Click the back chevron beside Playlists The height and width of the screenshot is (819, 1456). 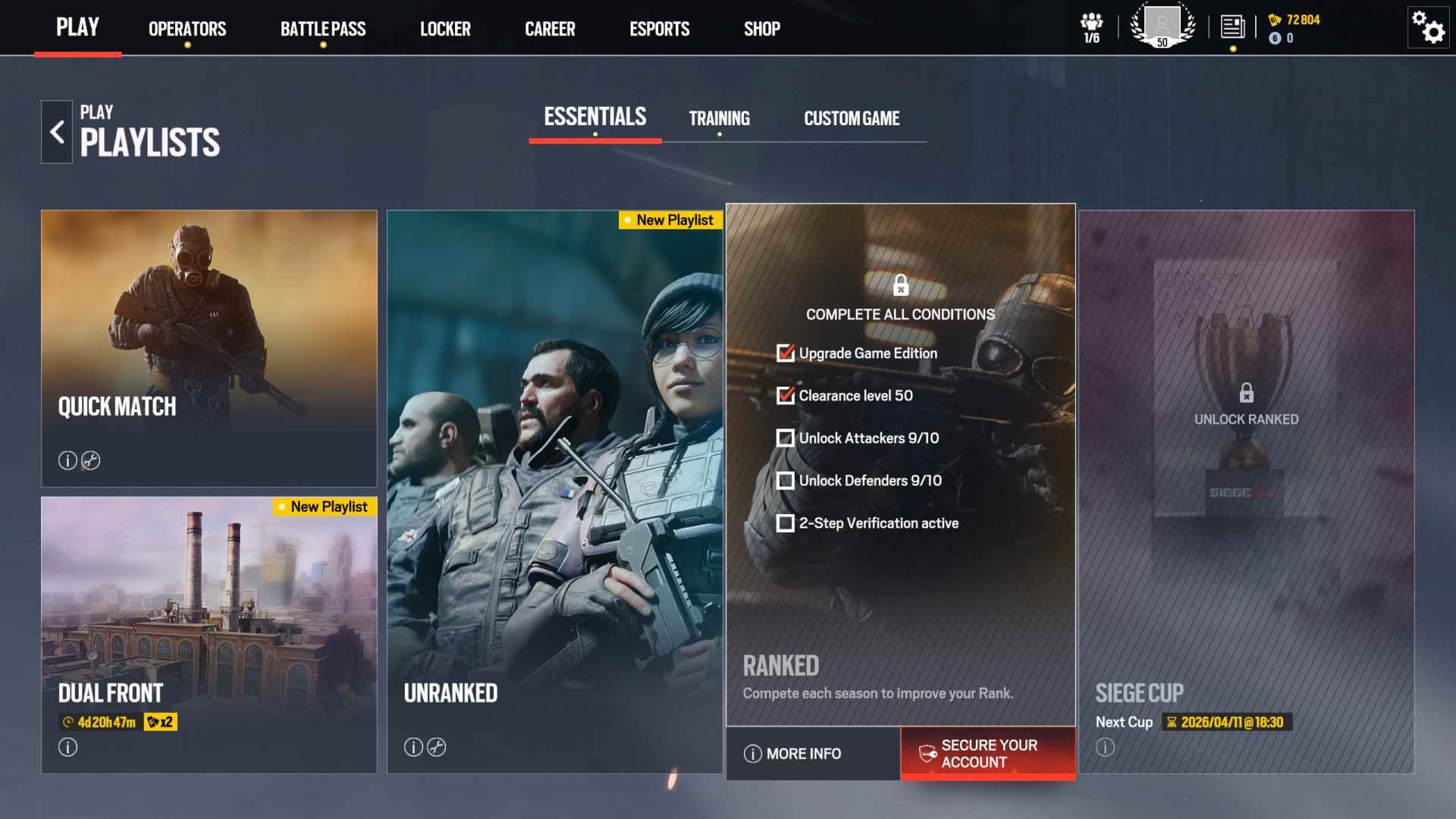[56, 130]
